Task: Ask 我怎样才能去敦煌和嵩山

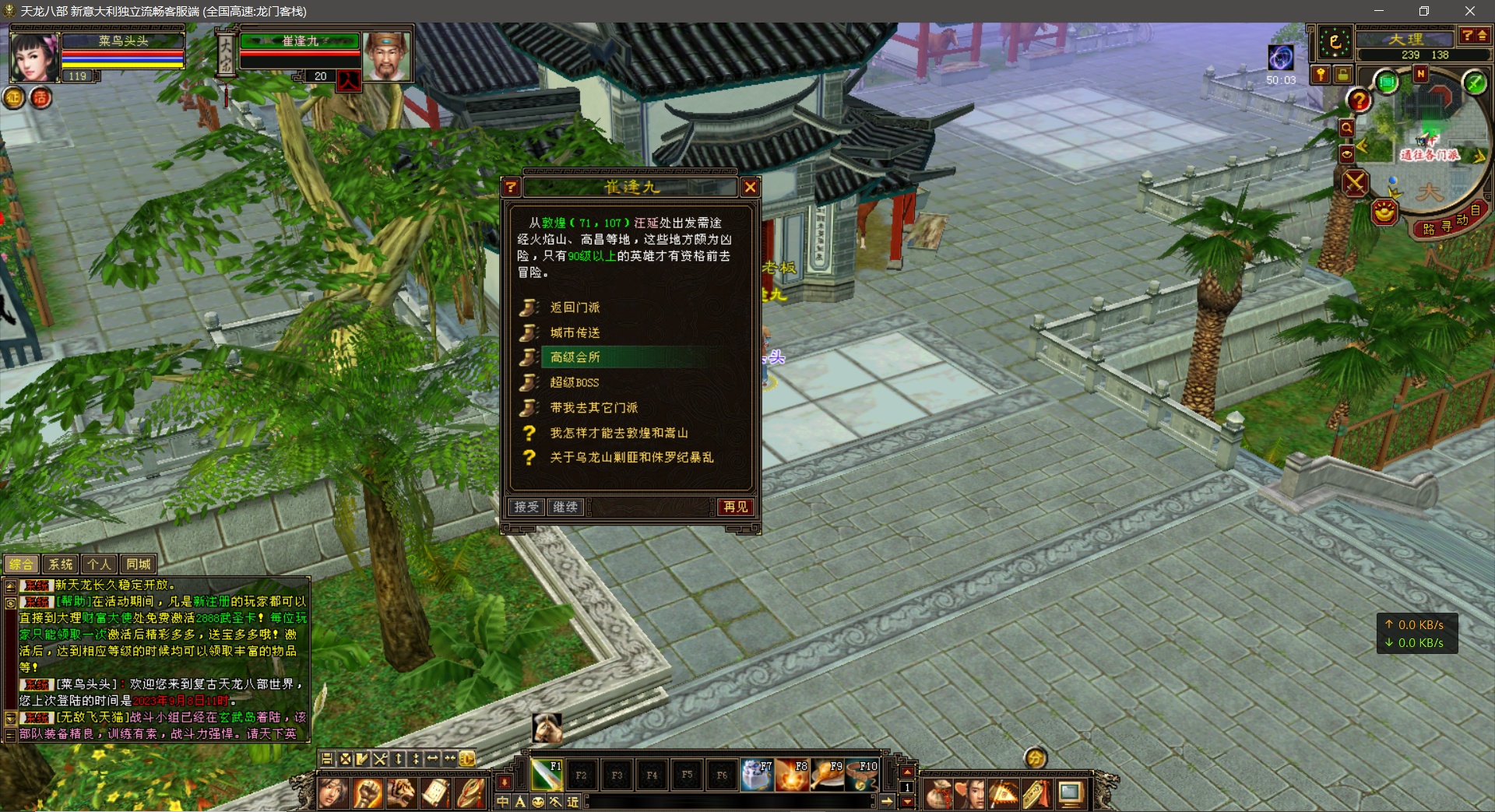Action: 618,433
